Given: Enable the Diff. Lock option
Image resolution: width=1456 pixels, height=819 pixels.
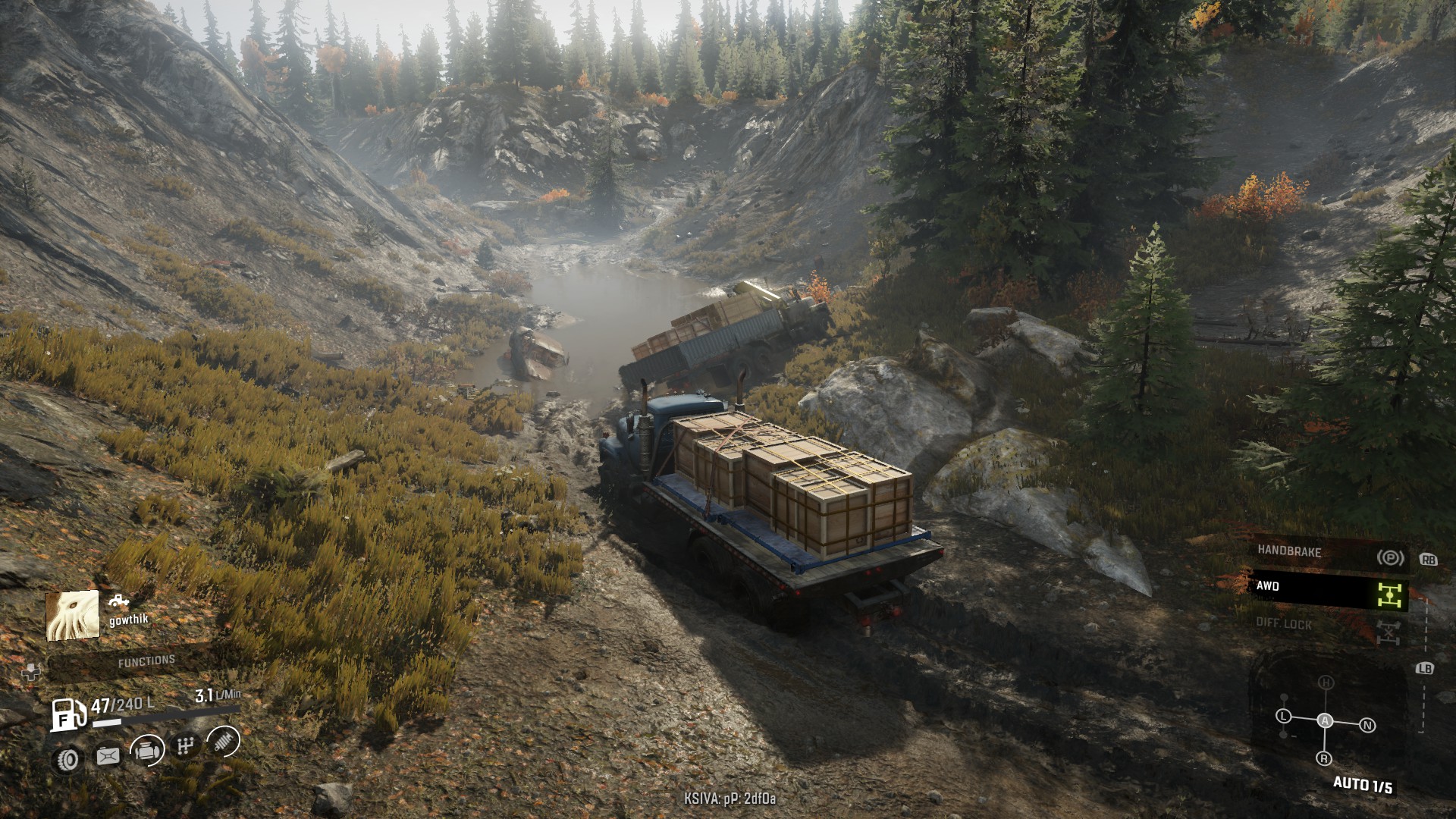Looking at the screenshot, I should tap(1327, 626).
